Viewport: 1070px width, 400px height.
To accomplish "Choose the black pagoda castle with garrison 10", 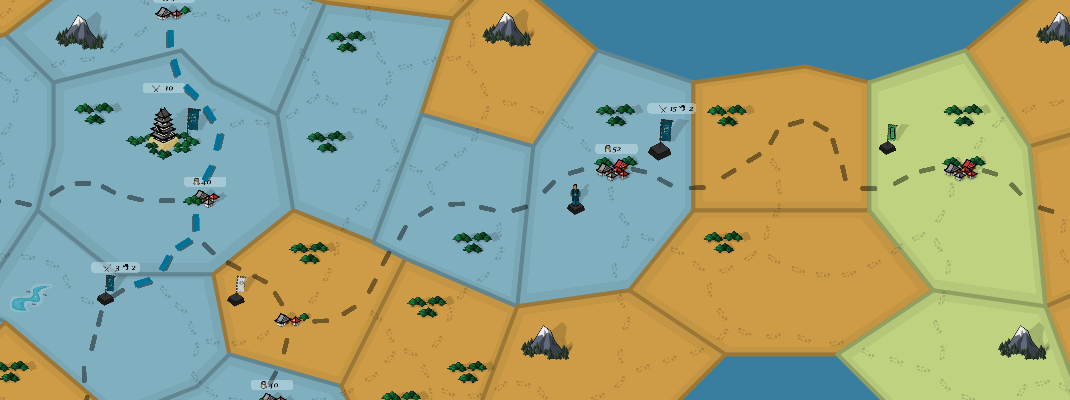I will tap(163, 131).
